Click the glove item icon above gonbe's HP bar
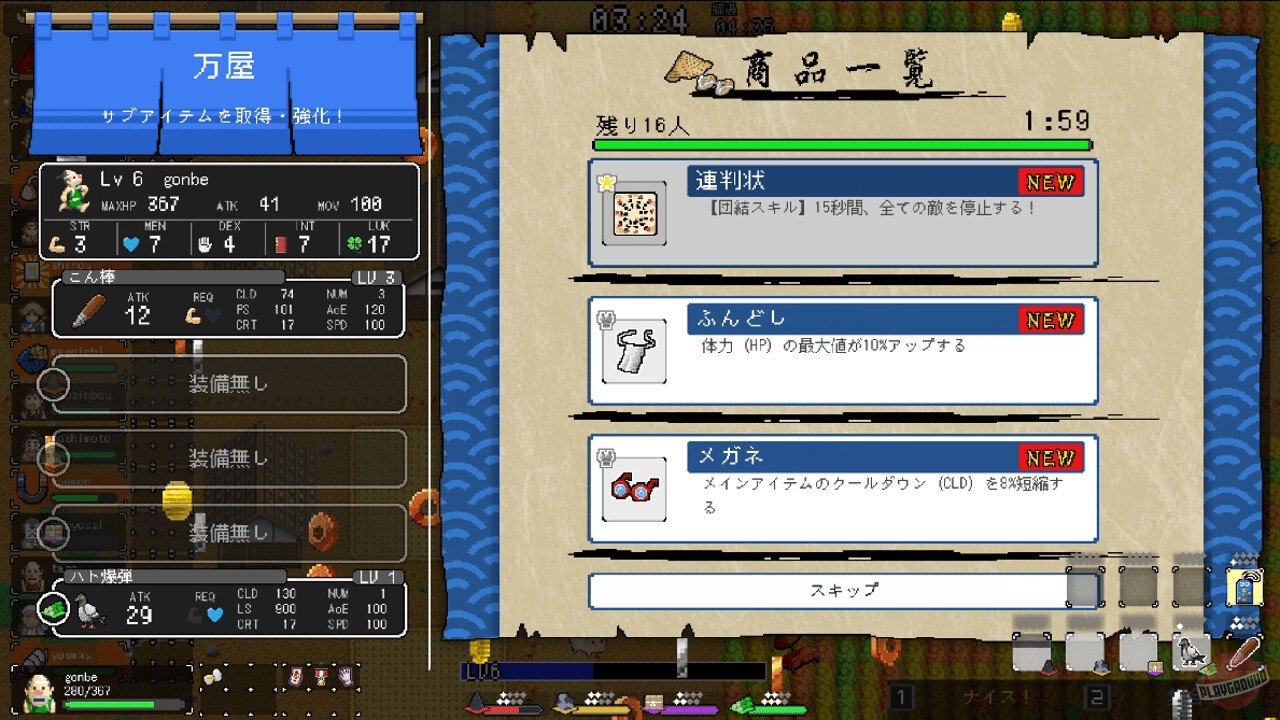The height and width of the screenshot is (720, 1280). [347, 675]
